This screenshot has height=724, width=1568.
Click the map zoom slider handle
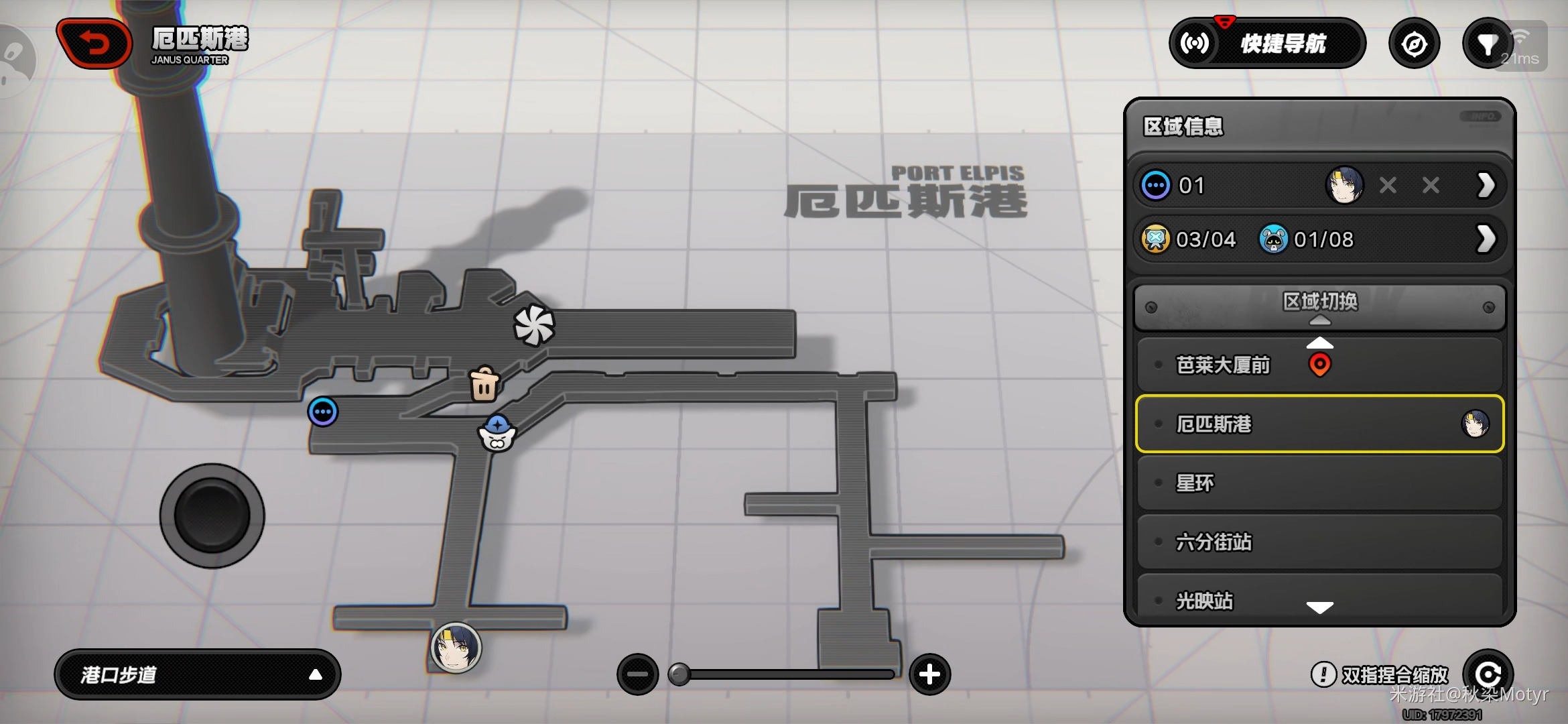679,674
